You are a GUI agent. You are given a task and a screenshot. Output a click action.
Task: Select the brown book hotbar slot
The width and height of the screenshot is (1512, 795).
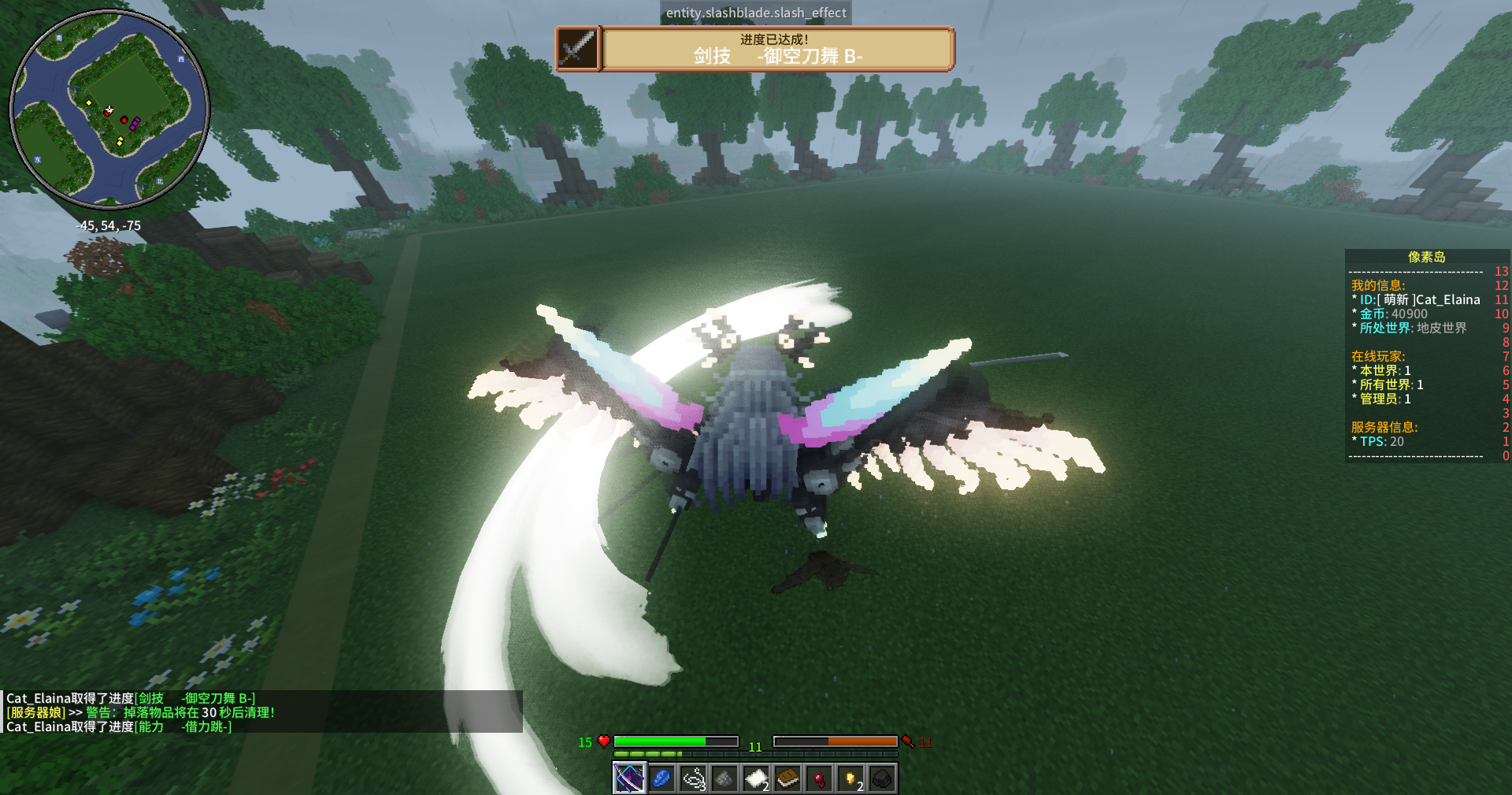click(787, 778)
